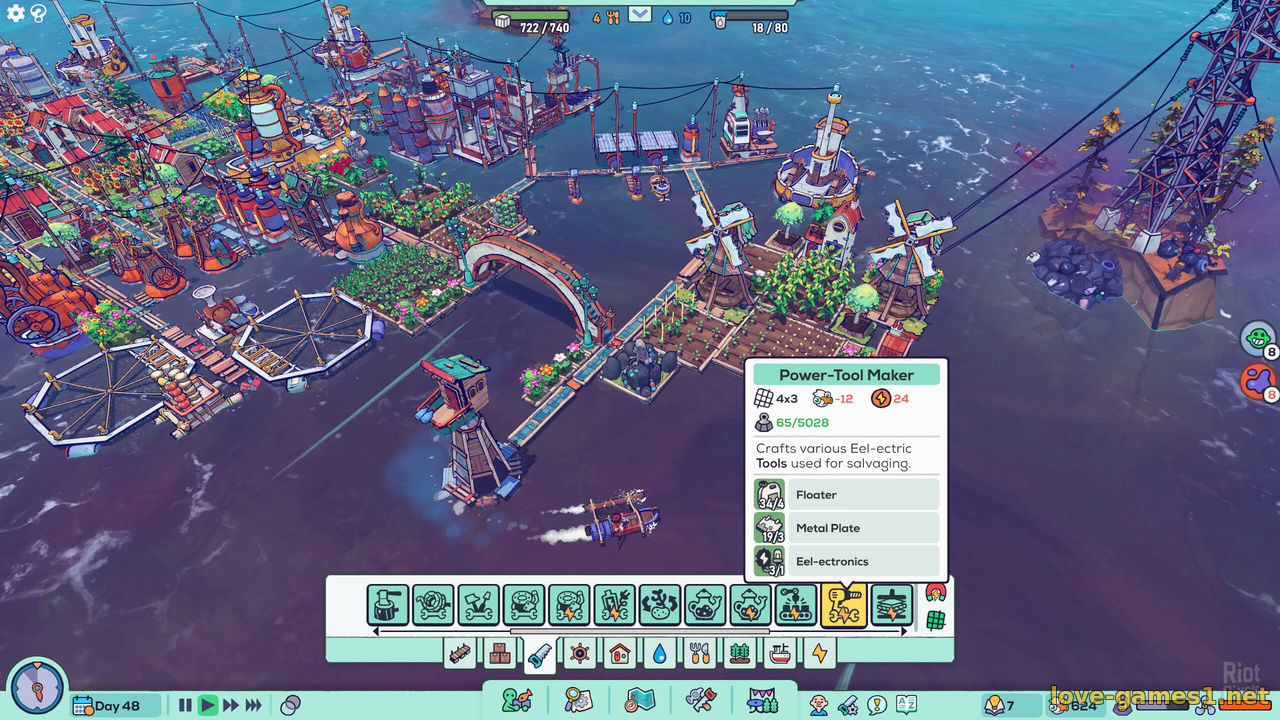Click the green sick face alert badge
The image size is (1280, 720).
tap(1257, 337)
